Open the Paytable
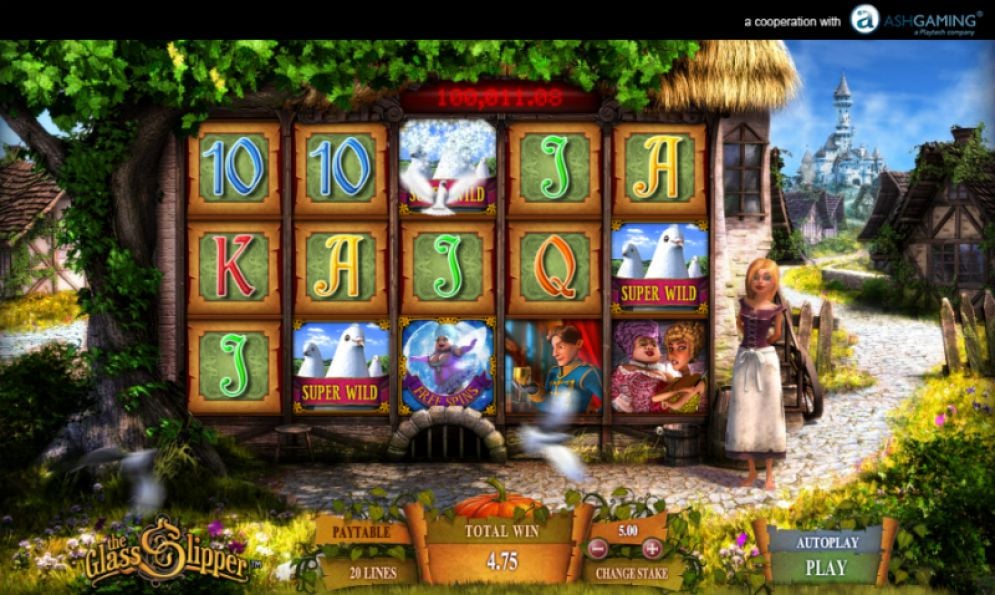The width and height of the screenshot is (995, 595). coord(363,532)
